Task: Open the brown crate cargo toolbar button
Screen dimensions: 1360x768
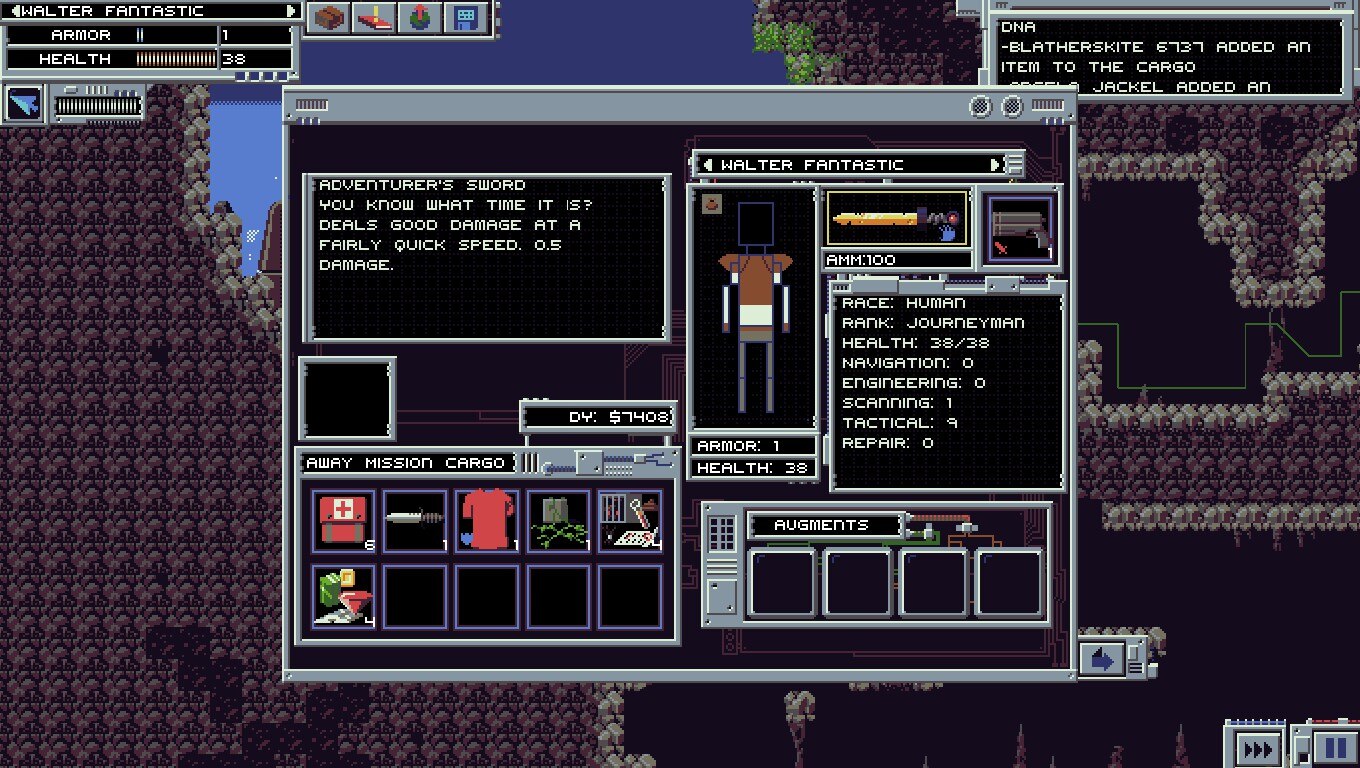Action: (327, 18)
